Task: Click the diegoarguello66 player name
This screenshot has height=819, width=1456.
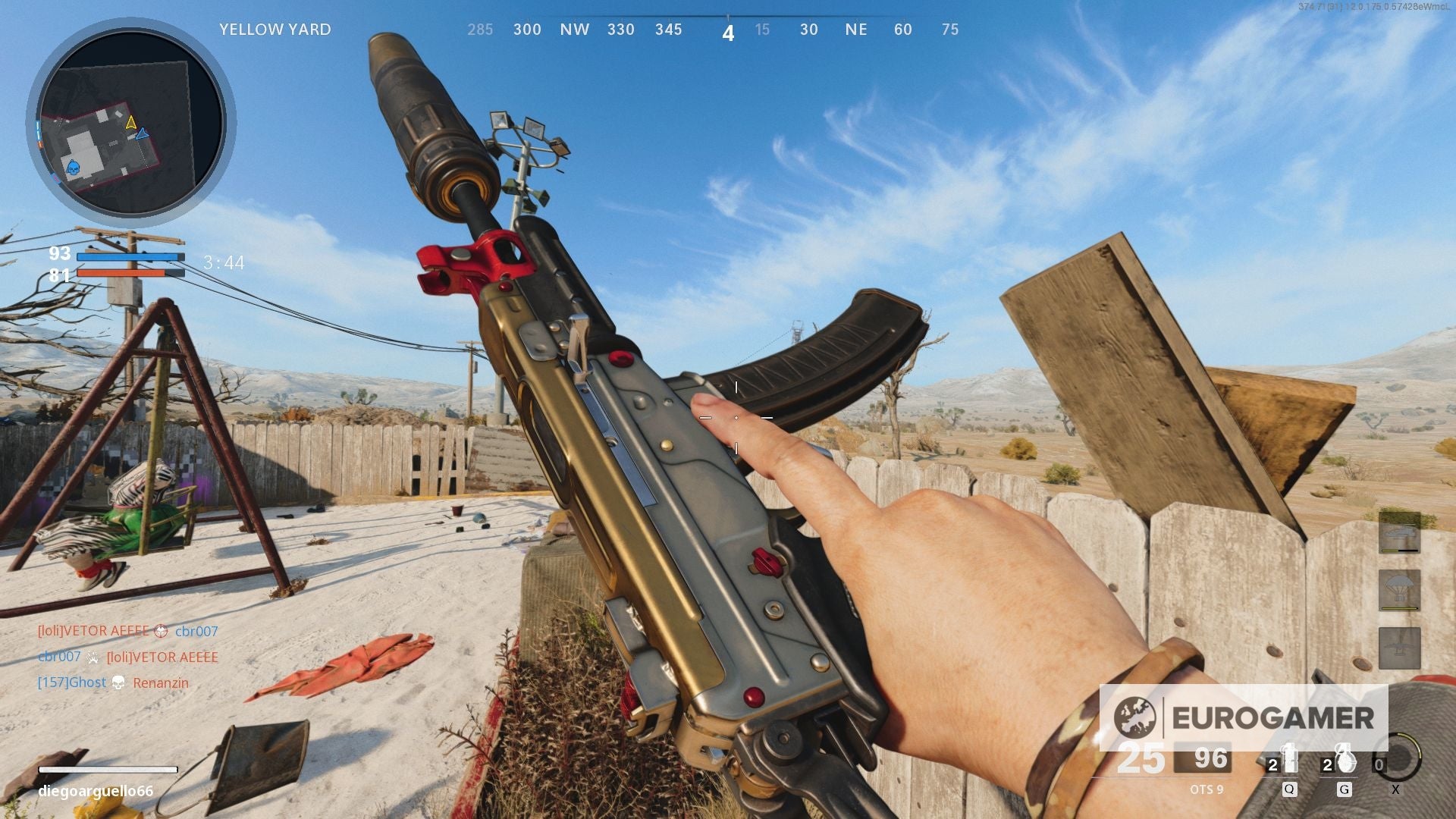Action: (x=95, y=790)
